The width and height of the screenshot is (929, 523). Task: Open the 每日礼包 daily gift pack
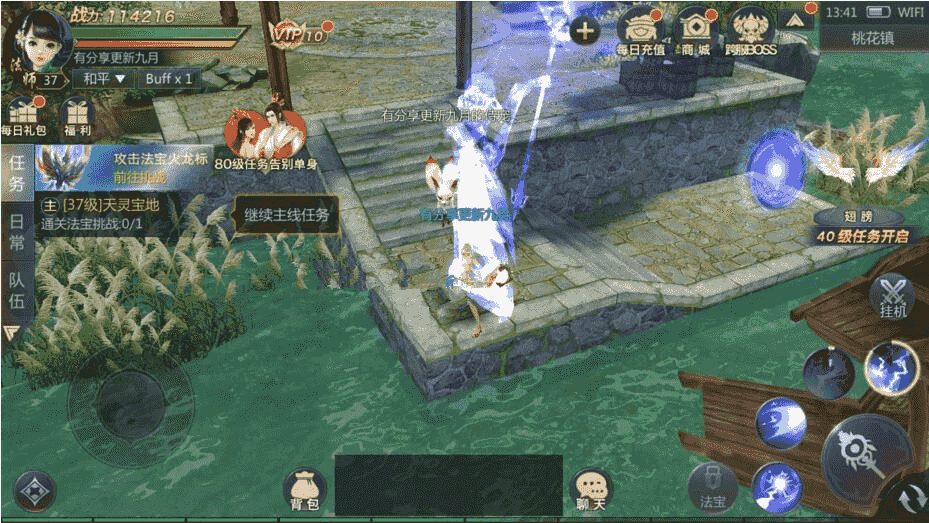pyautogui.click(x=22, y=116)
